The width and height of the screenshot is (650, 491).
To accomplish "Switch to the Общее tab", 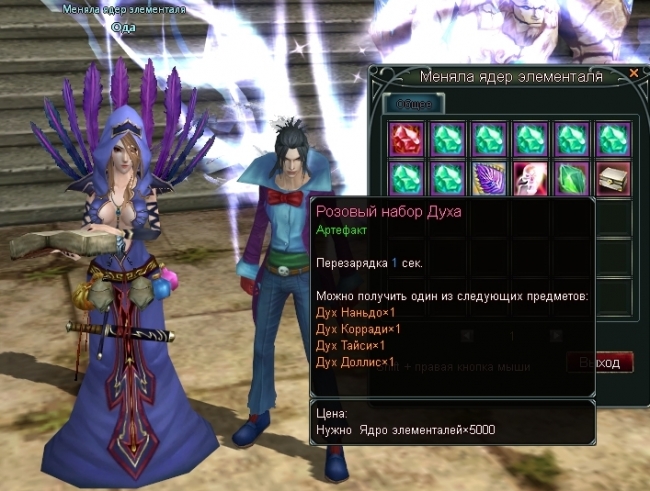I will pyautogui.click(x=413, y=102).
